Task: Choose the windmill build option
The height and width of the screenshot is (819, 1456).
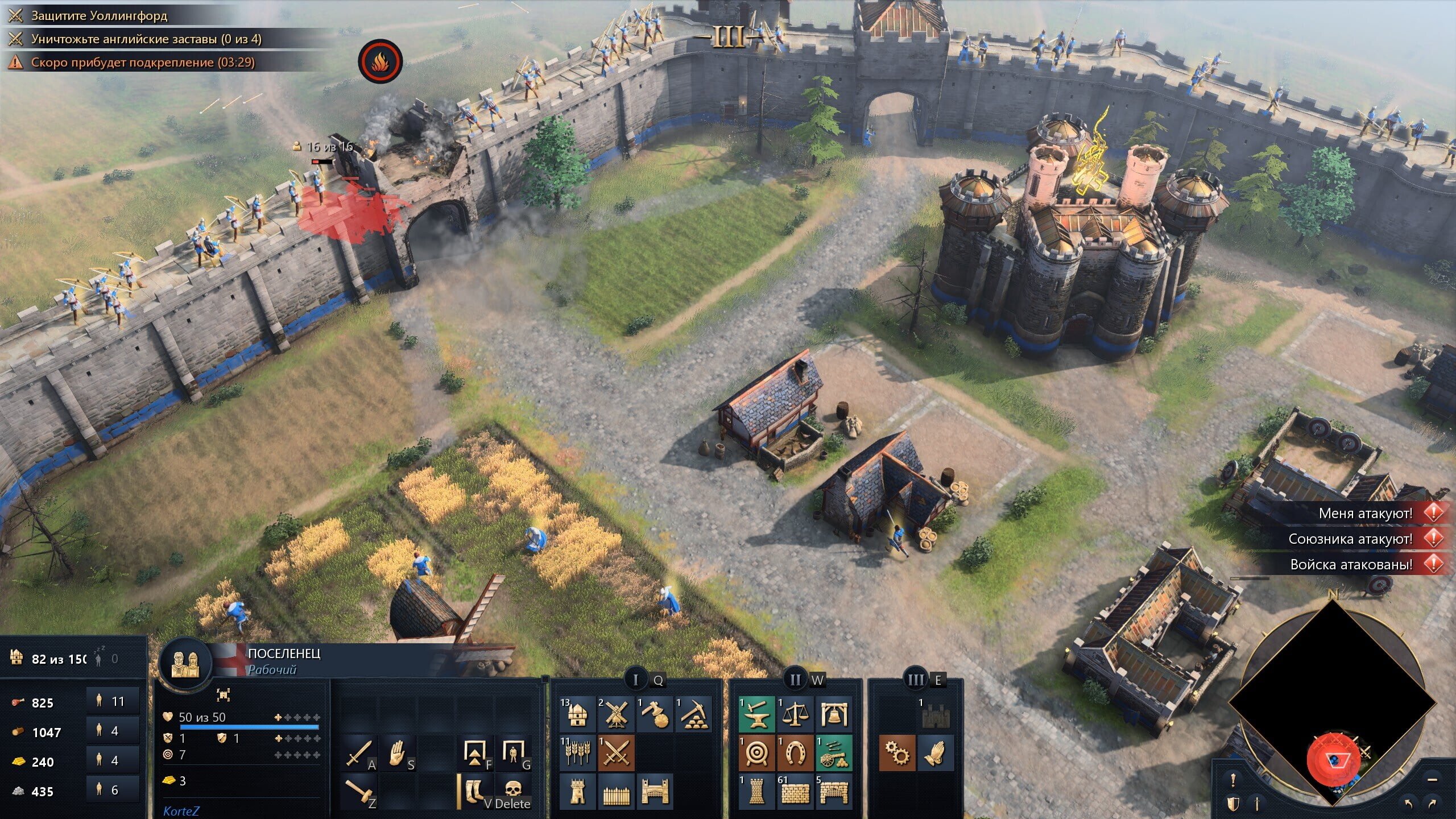Action: tap(616, 714)
